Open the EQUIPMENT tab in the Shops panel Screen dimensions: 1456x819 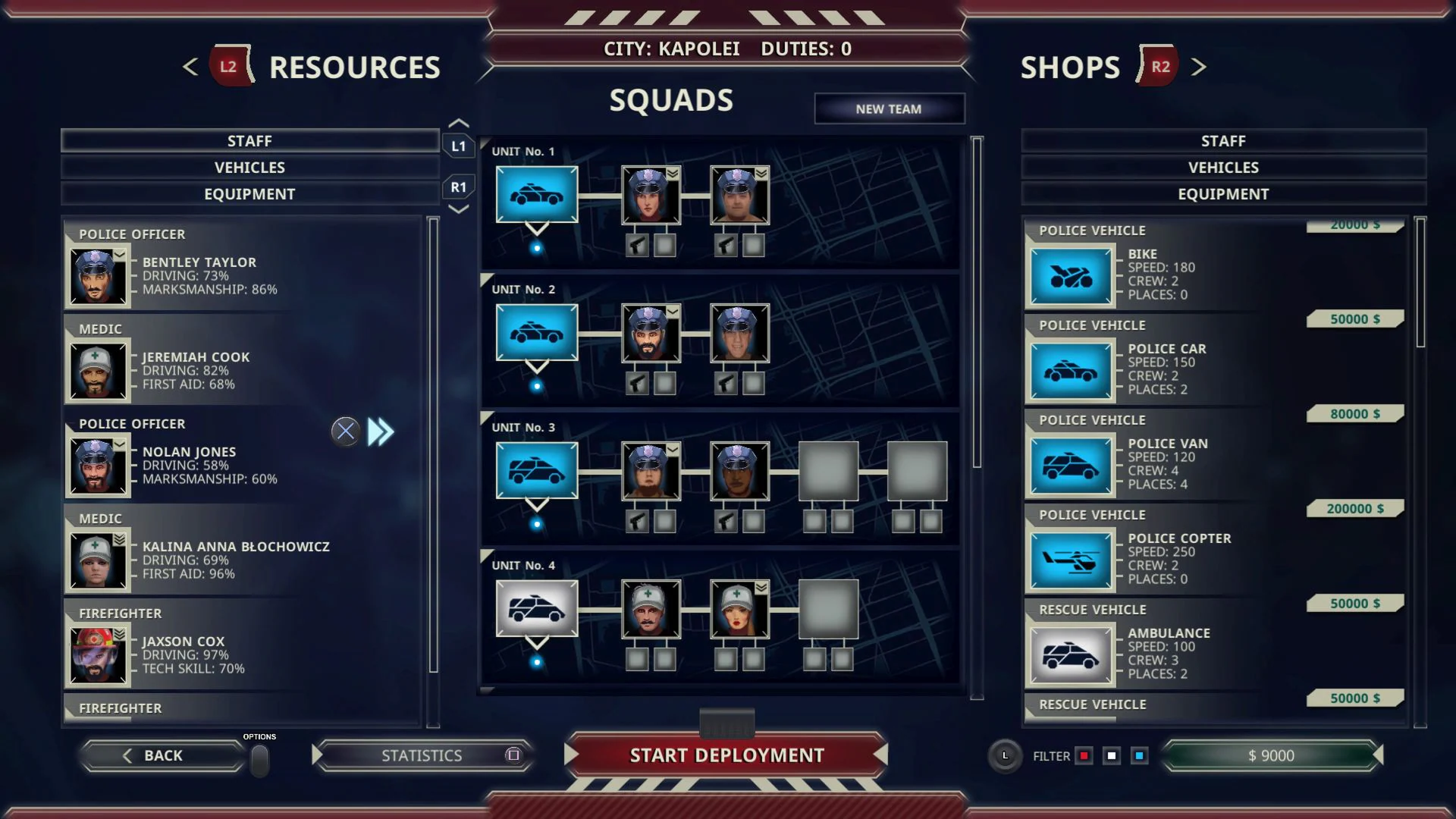click(x=1222, y=193)
